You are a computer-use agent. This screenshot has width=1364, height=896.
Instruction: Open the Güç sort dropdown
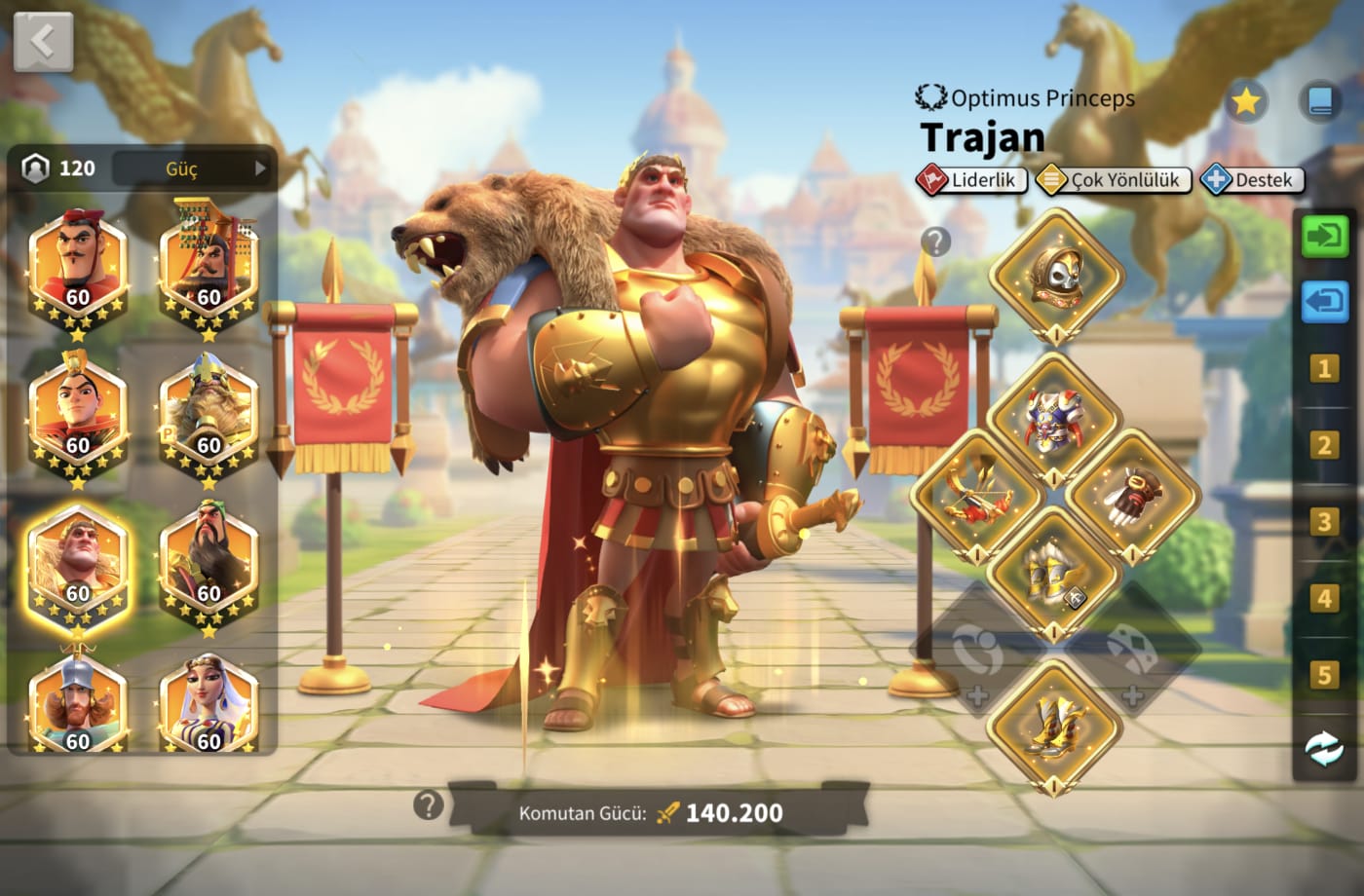click(193, 168)
